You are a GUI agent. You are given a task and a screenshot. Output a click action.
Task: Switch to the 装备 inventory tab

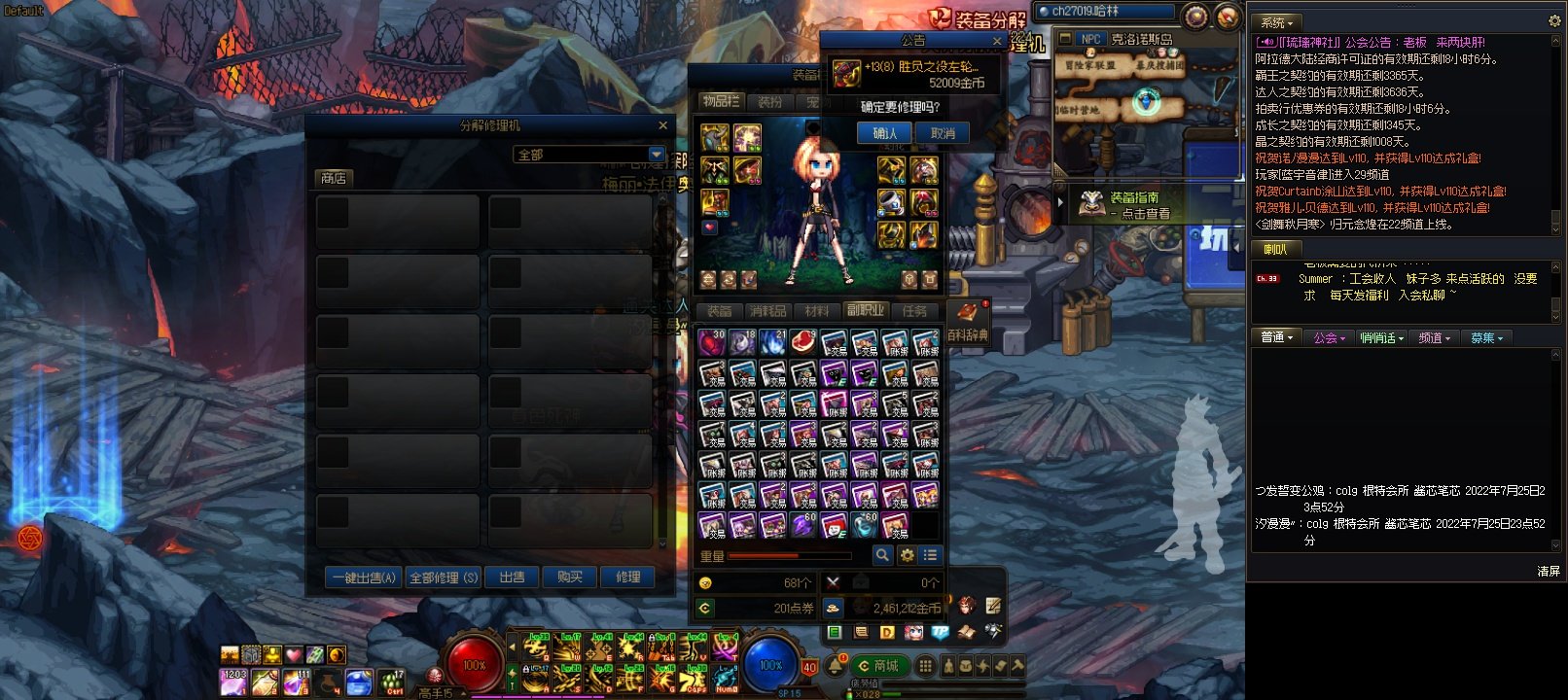click(720, 311)
